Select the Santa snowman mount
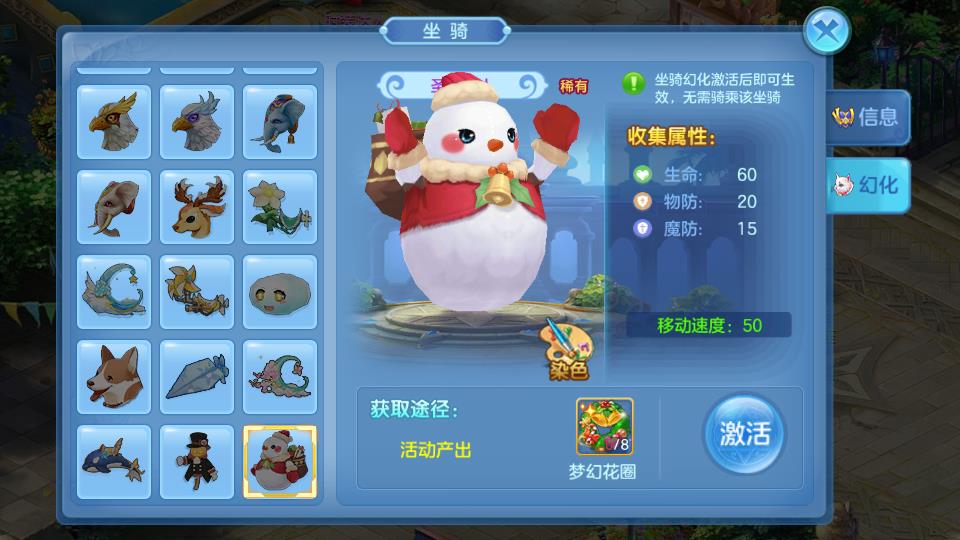The width and height of the screenshot is (960, 540). pyautogui.click(x=280, y=462)
